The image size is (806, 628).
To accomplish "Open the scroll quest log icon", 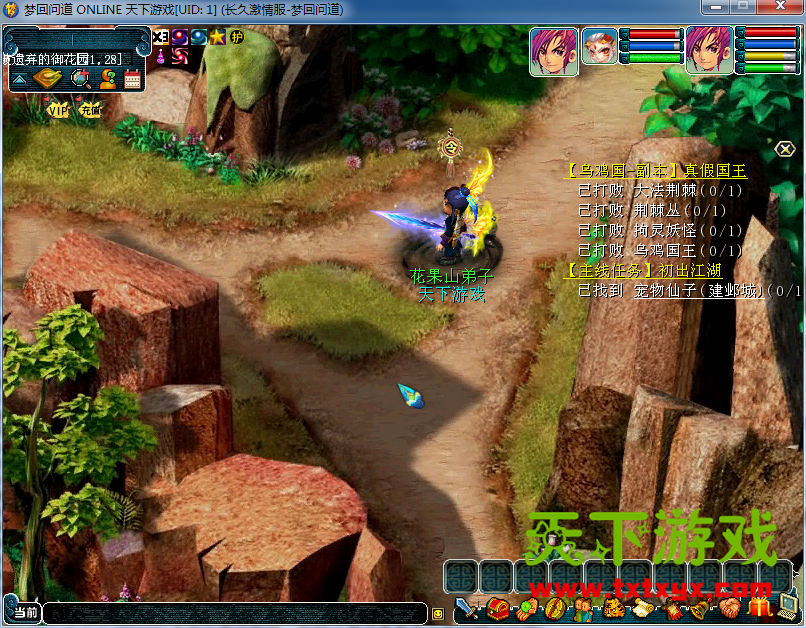I will tap(643, 609).
